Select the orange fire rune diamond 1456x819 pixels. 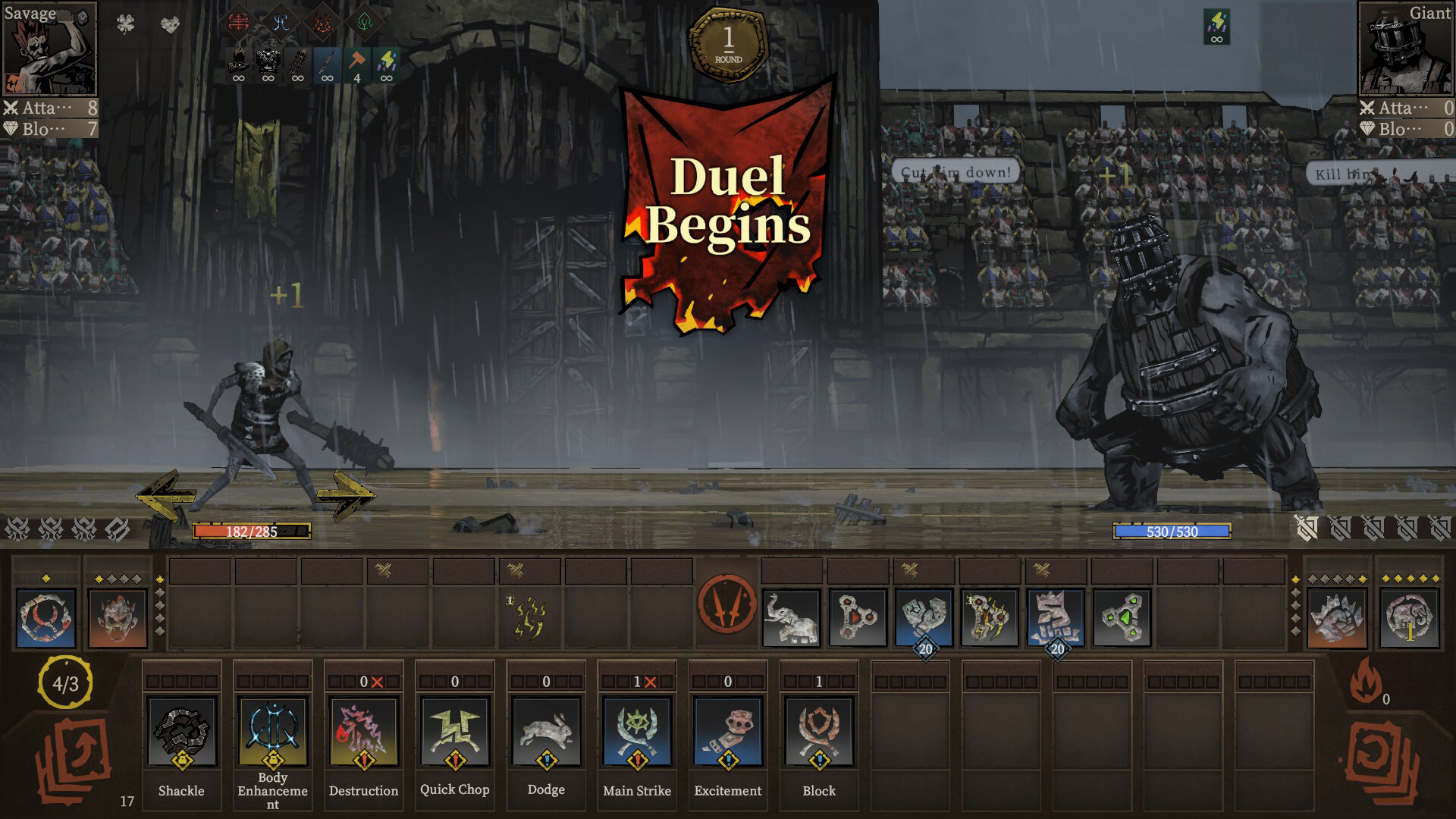coord(322,23)
